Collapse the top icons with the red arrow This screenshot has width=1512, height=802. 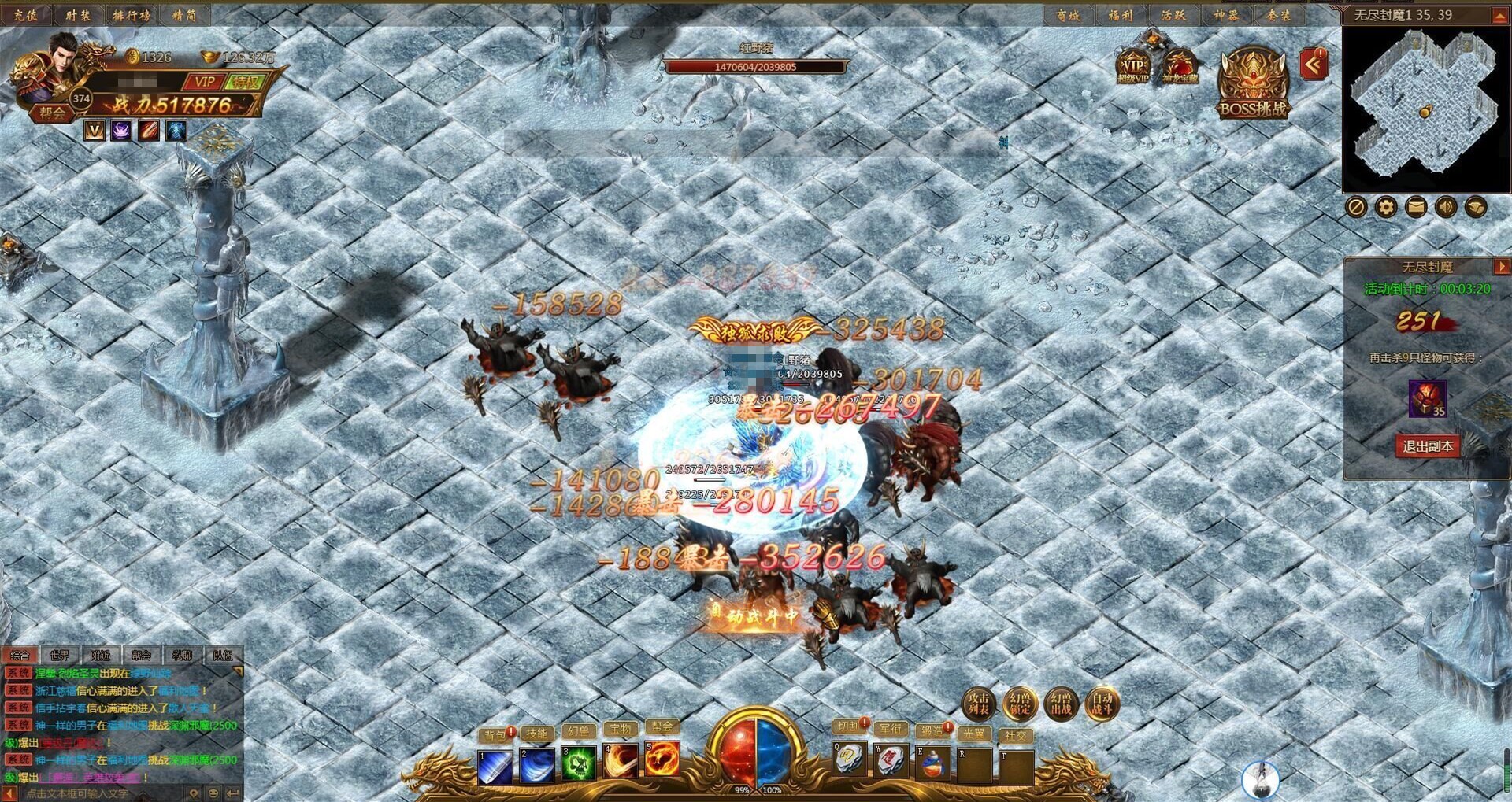tap(1313, 65)
